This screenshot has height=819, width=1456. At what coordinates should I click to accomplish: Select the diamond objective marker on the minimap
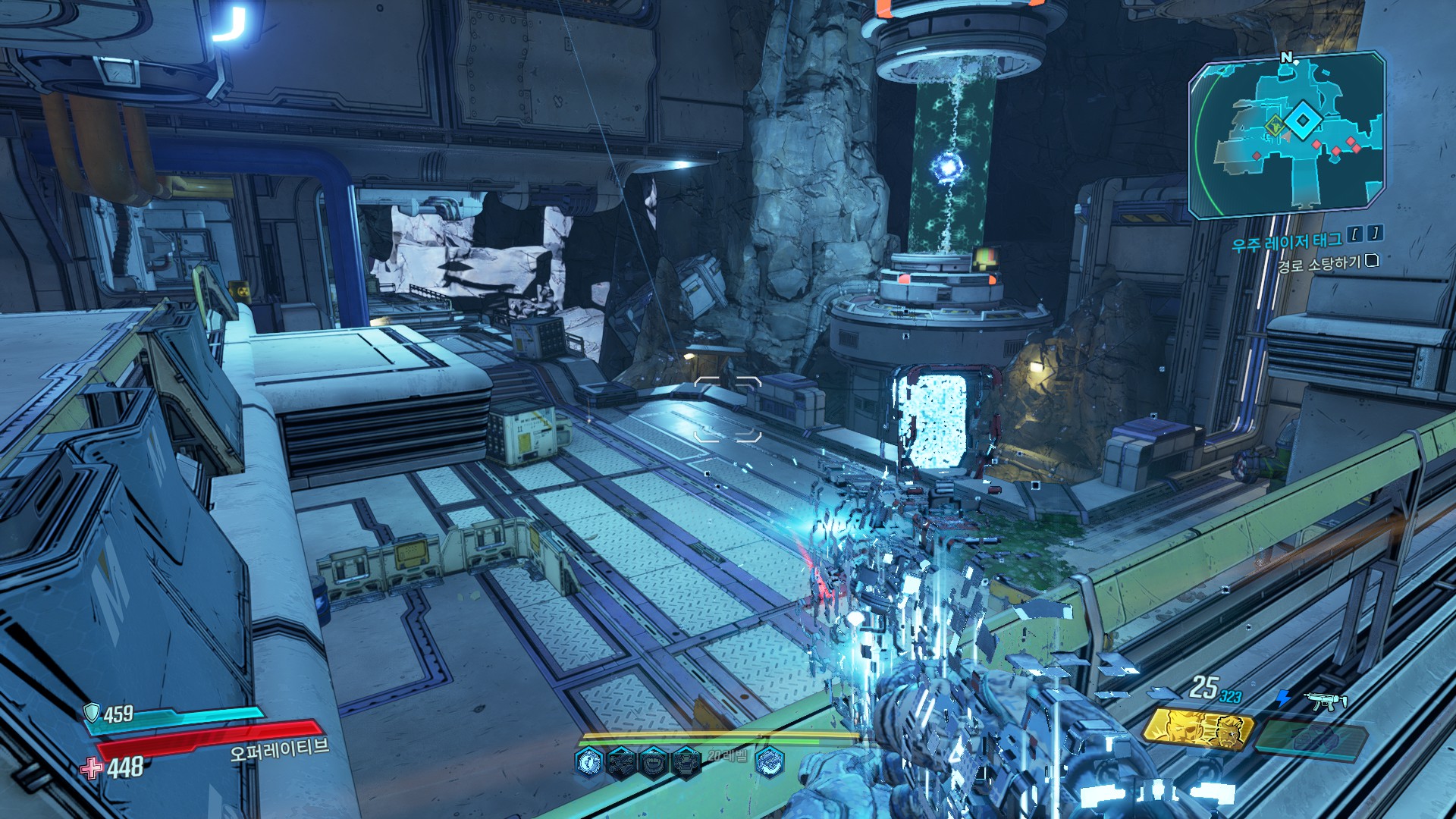click(1303, 121)
